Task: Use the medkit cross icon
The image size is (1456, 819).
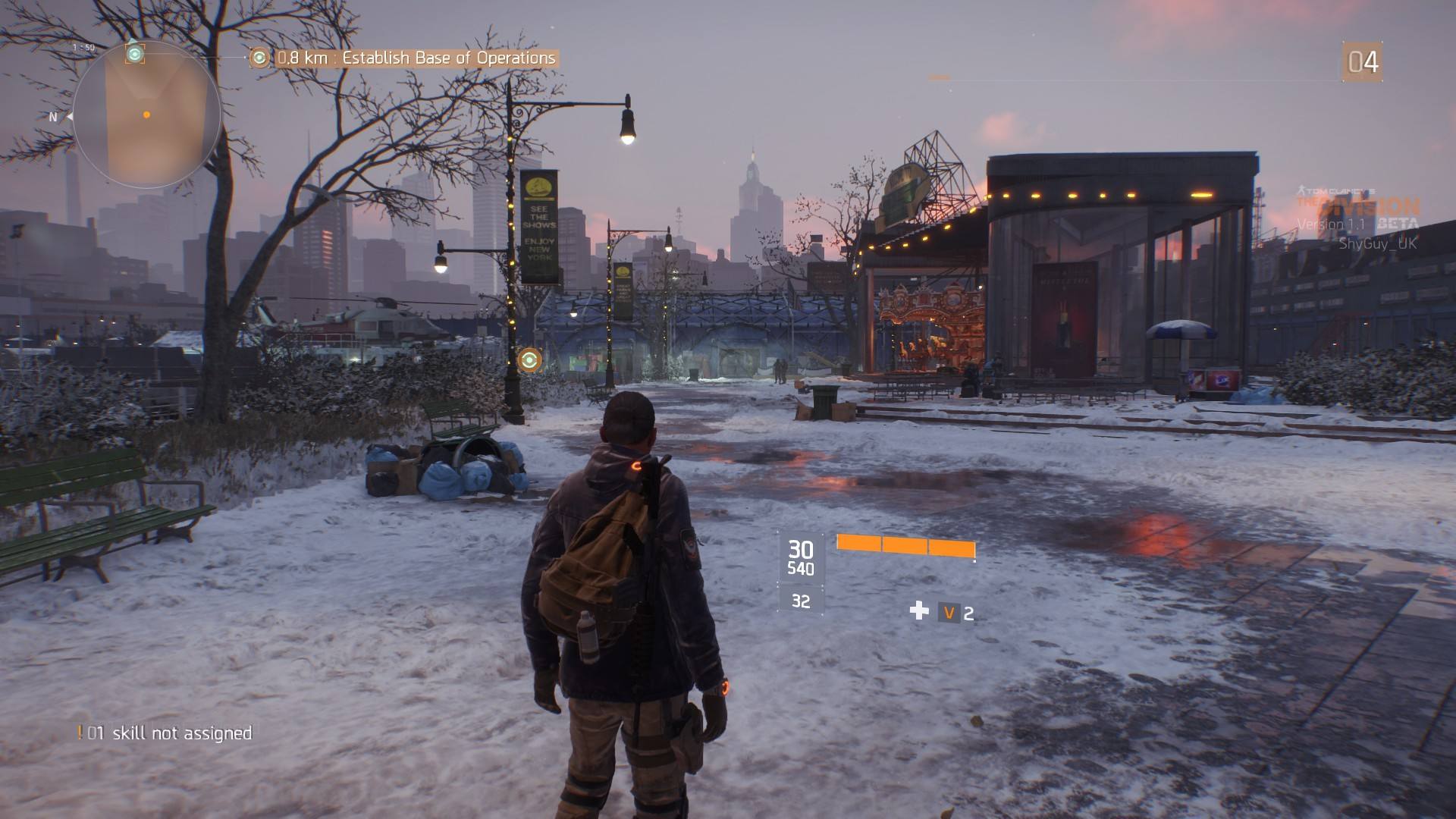Action: 919,610
